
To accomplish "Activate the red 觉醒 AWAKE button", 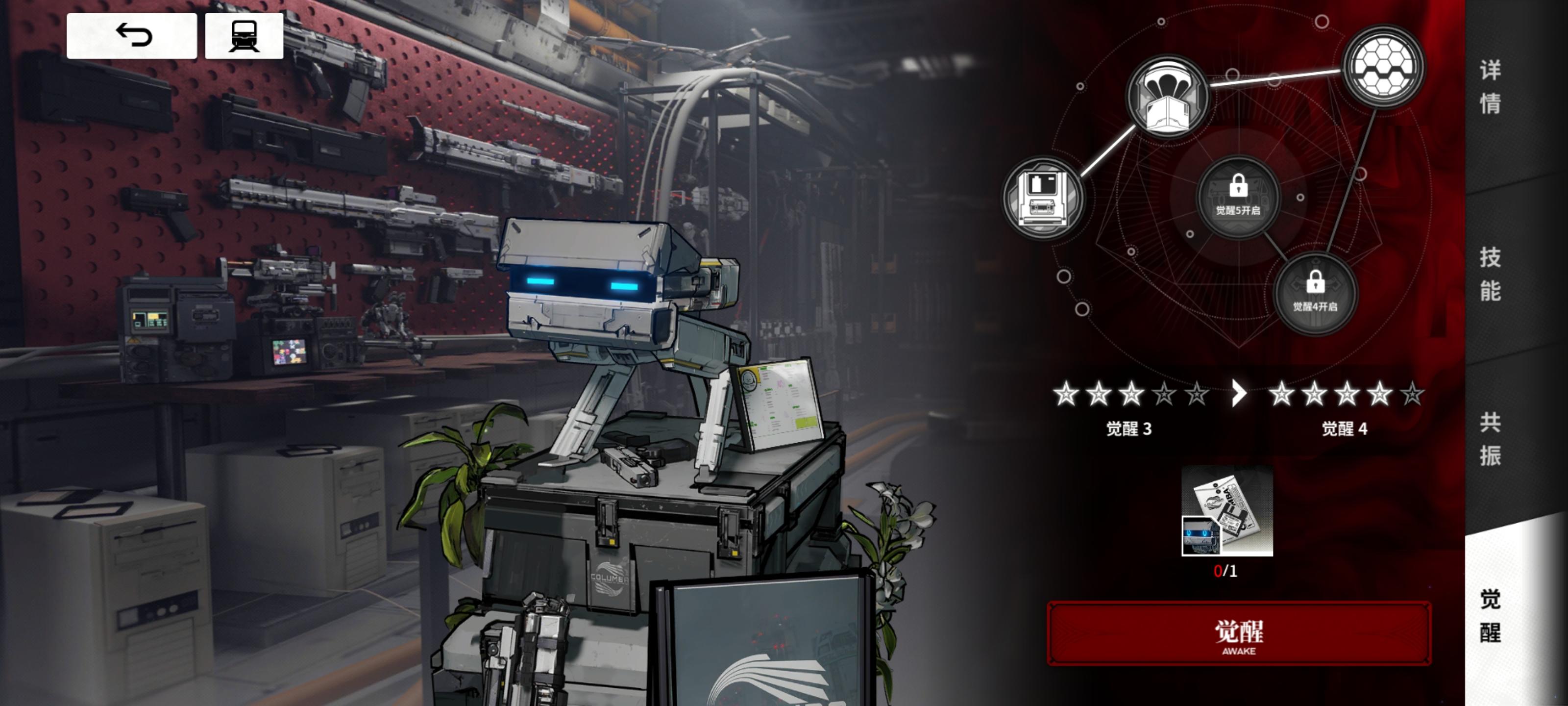I will (1239, 634).
